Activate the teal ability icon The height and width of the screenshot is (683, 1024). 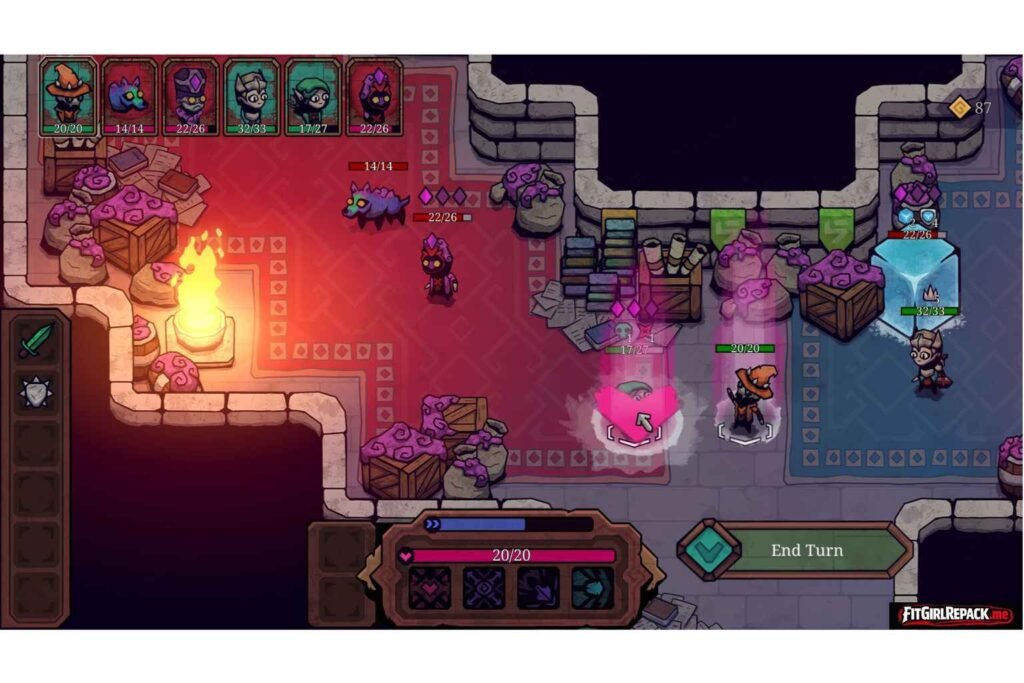point(592,588)
